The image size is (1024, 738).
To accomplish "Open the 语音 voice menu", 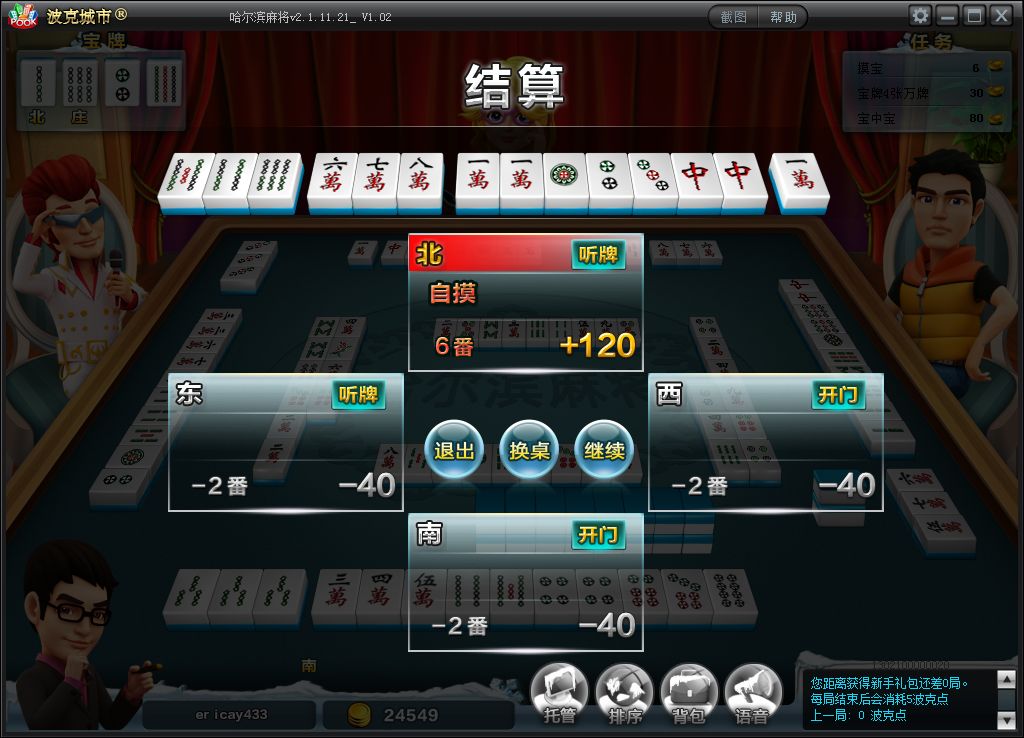I will pos(752,692).
